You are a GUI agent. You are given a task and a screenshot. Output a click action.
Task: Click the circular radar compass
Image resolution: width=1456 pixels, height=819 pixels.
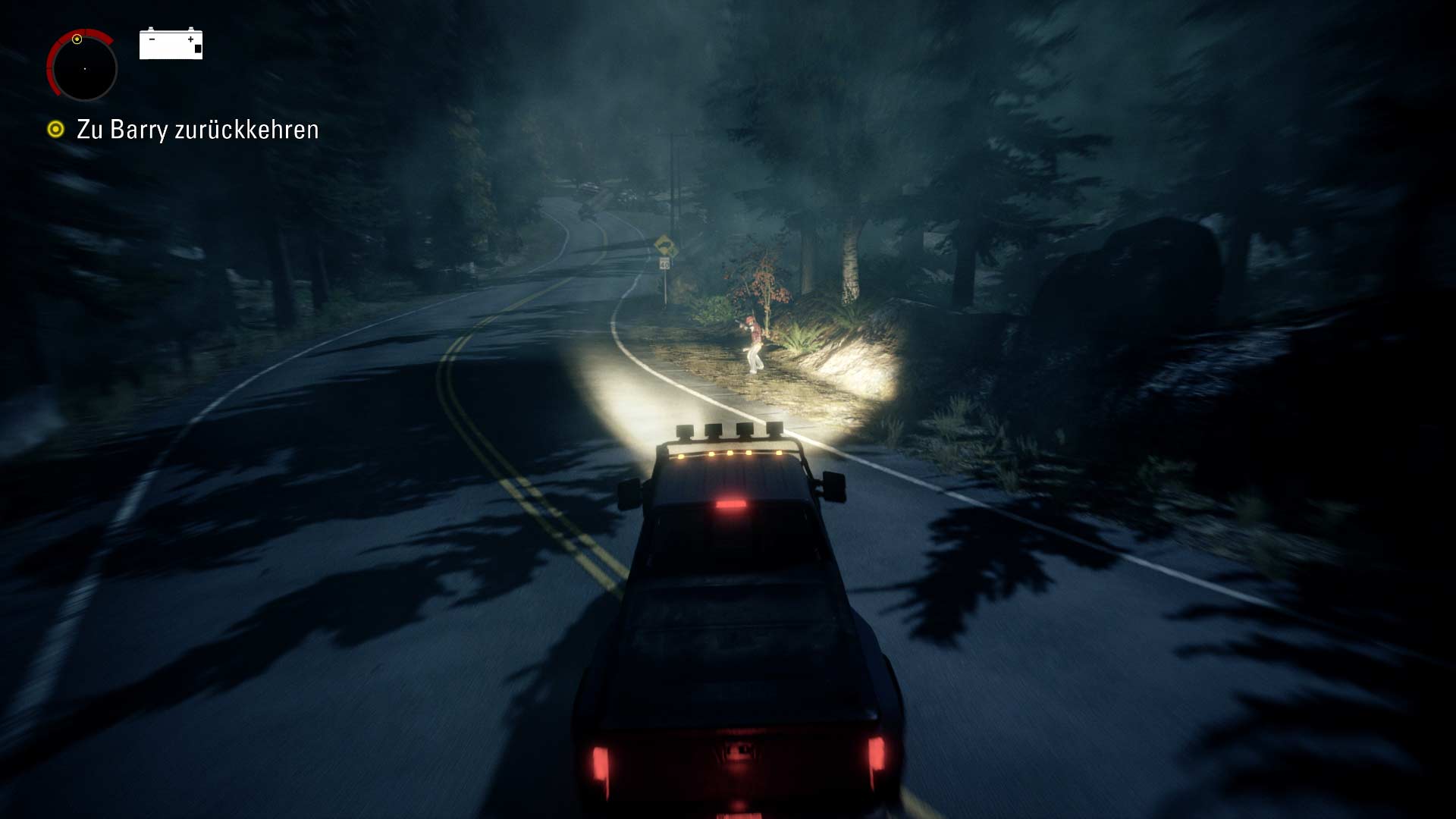[x=83, y=67]
